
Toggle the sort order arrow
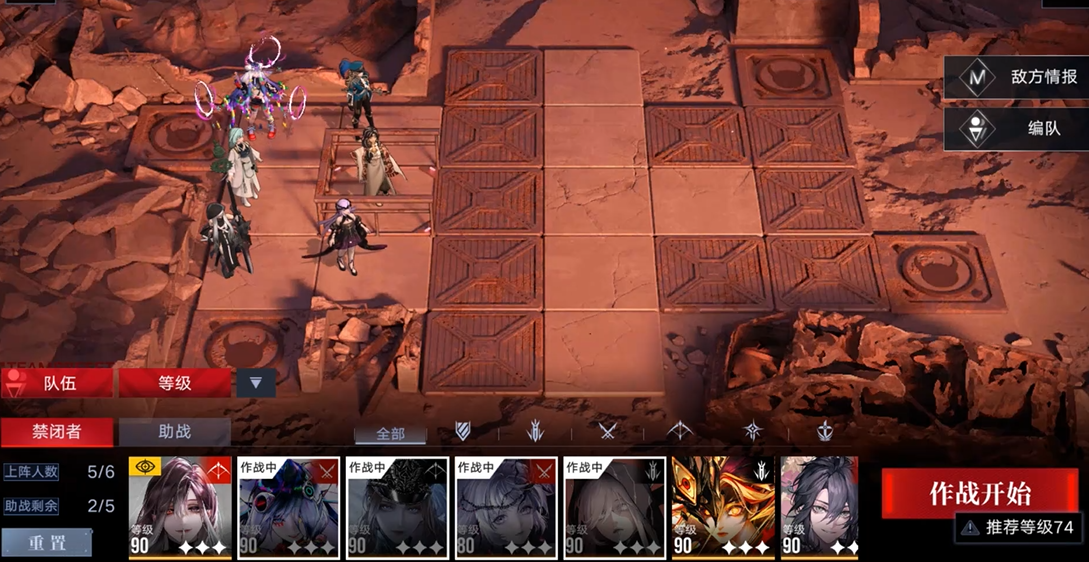[255, 382]
